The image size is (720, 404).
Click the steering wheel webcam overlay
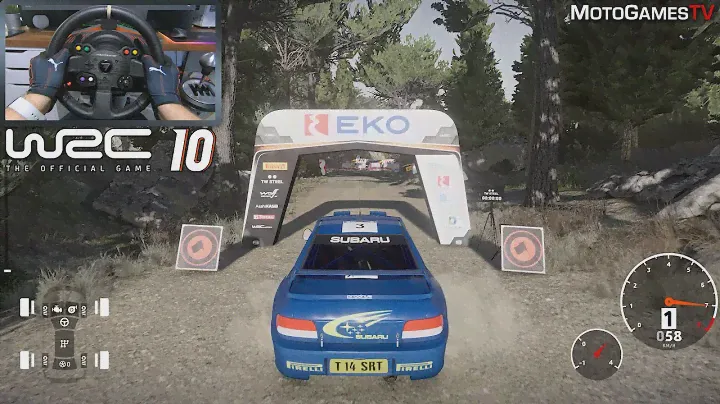point(110,61)
